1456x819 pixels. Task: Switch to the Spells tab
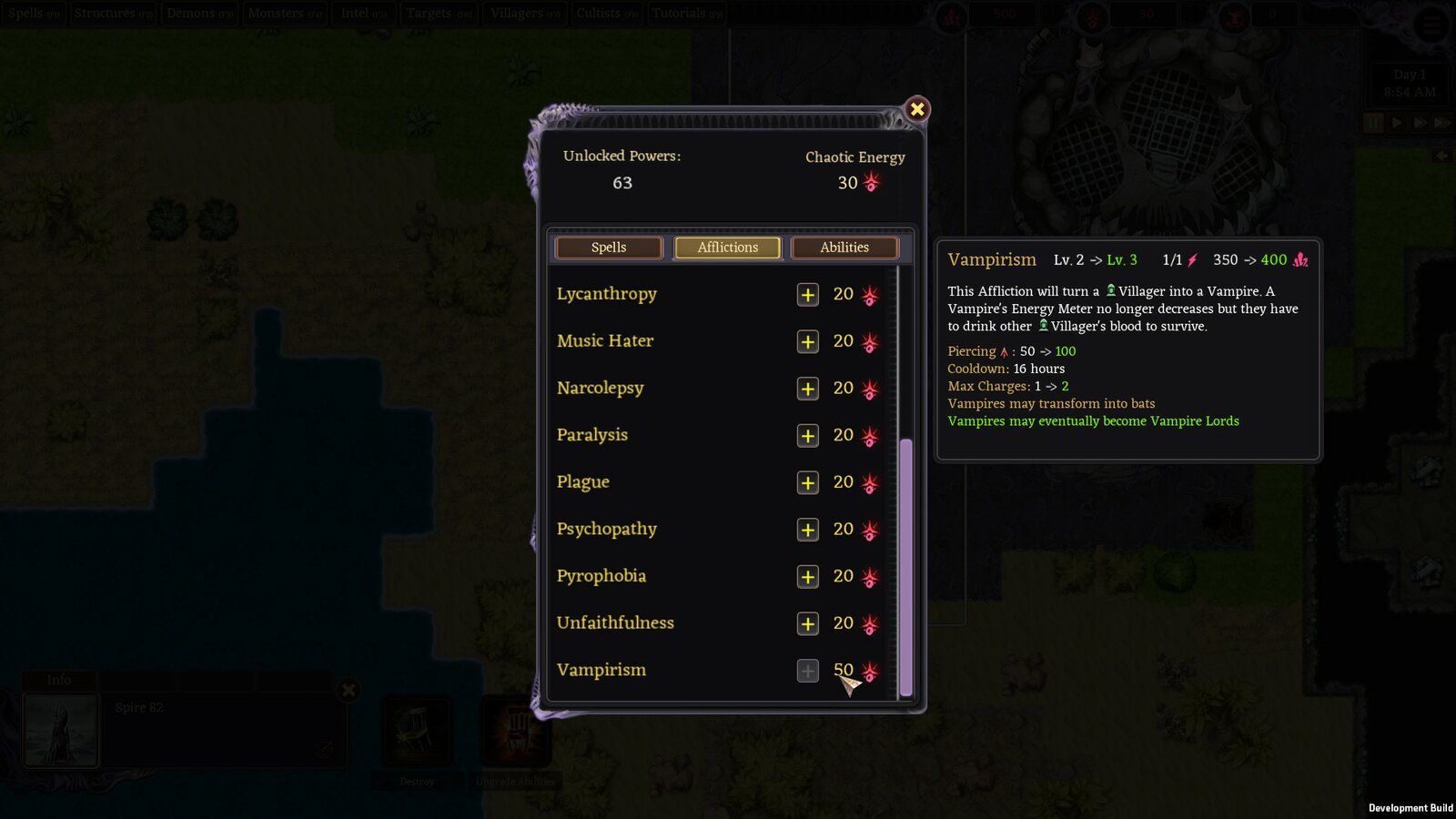[x=608, y=247]
